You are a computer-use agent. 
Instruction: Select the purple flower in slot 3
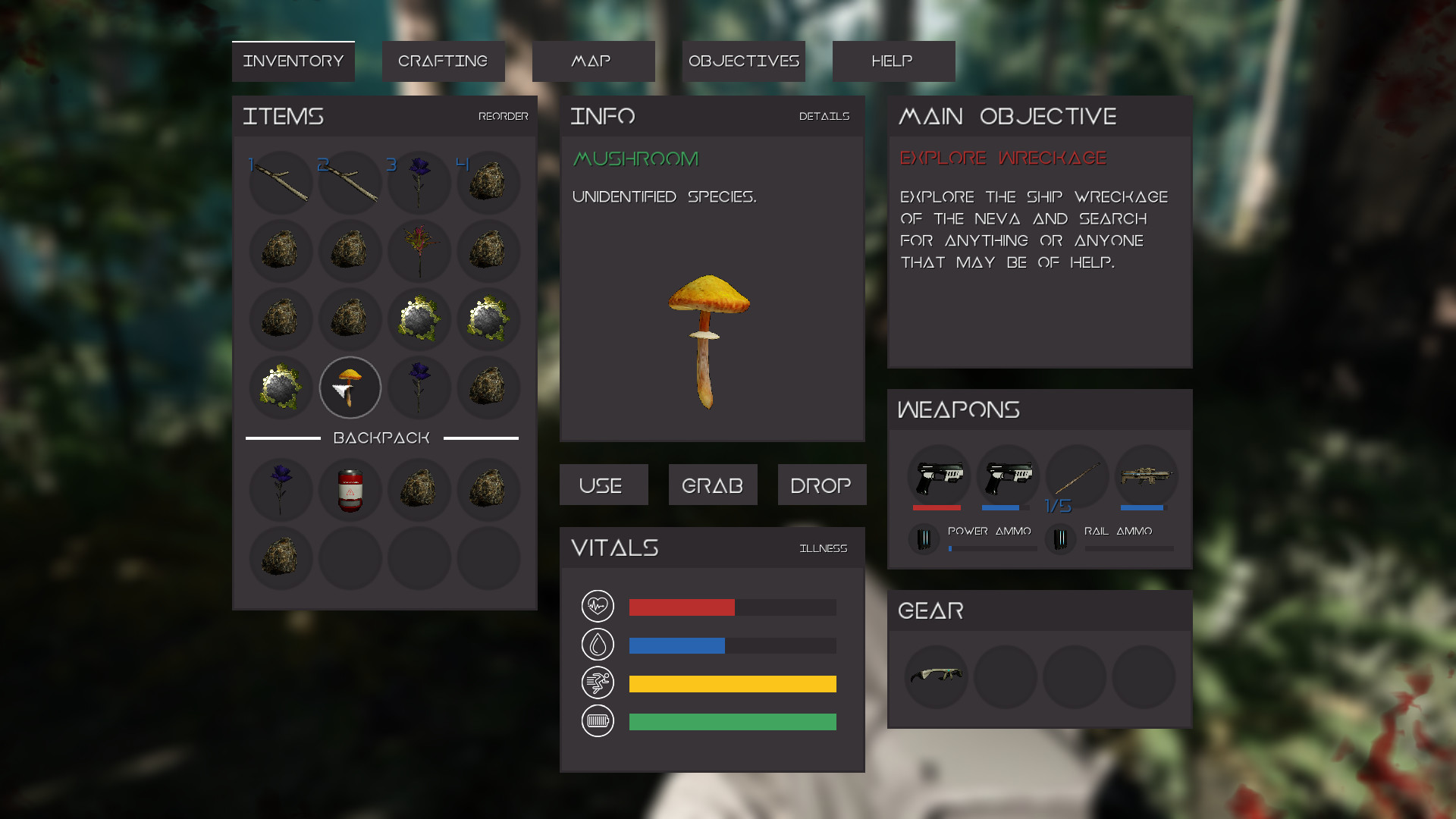419,182
